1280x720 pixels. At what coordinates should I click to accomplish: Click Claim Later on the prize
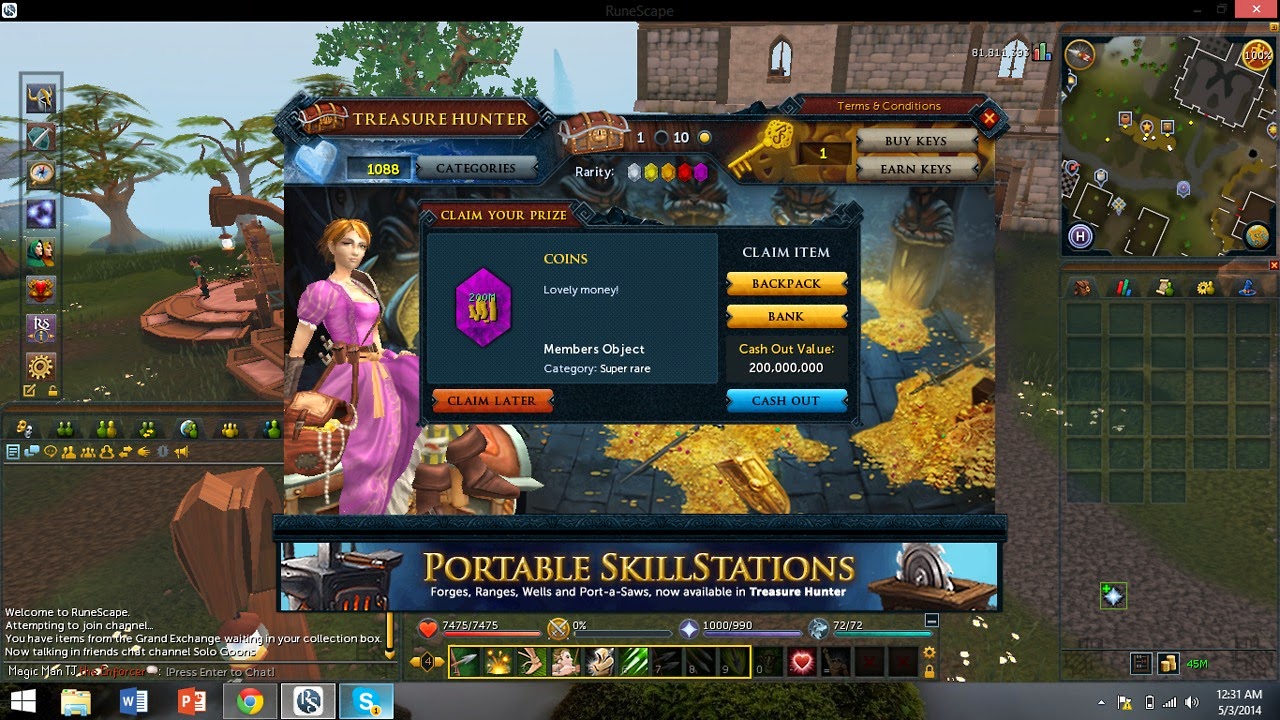tap(492, 401)
